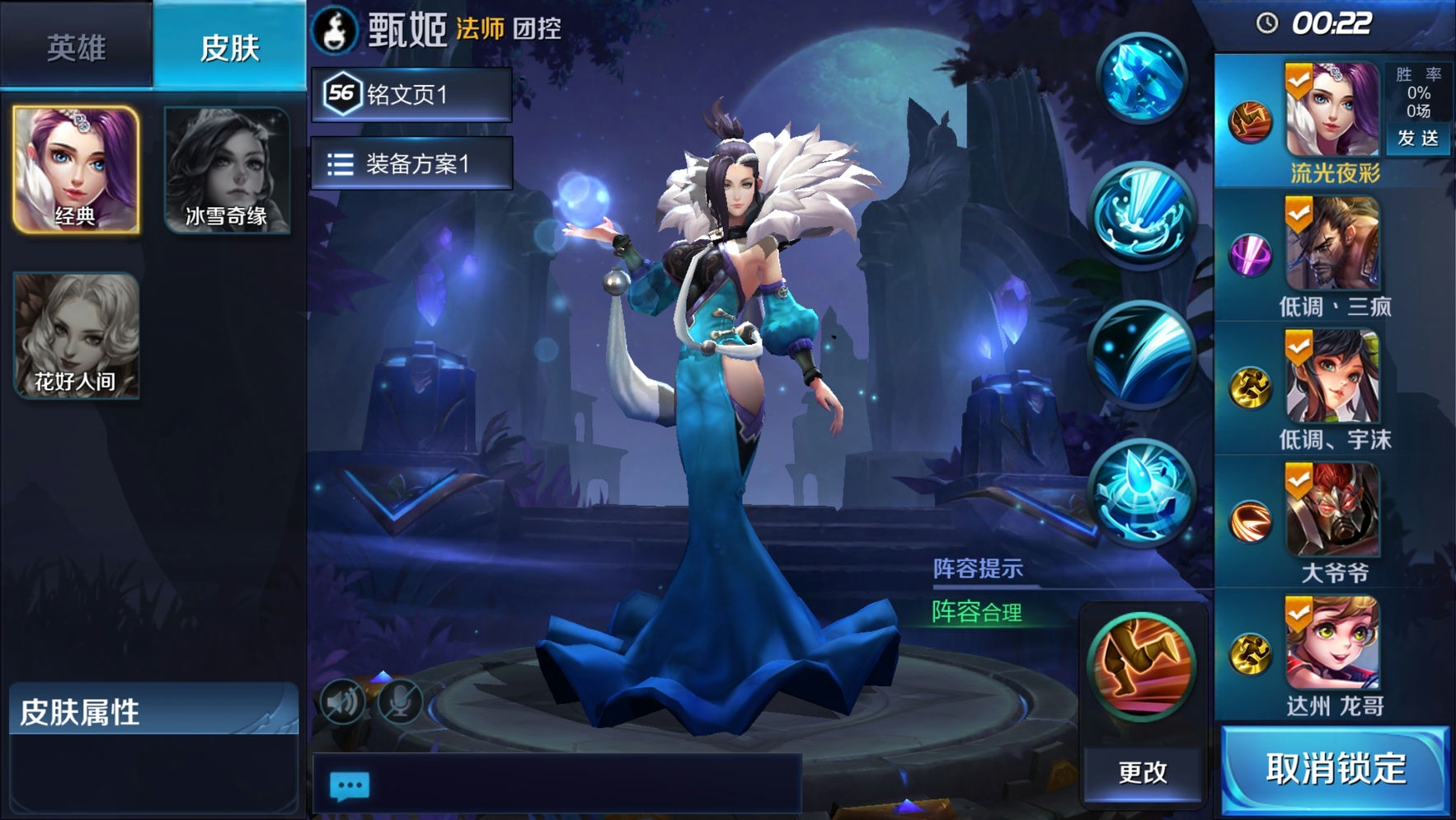The width and height of the screenshot is (1456, 820).
Task: Open the 铭文页1 rune page selector
Action: [411, 94]
